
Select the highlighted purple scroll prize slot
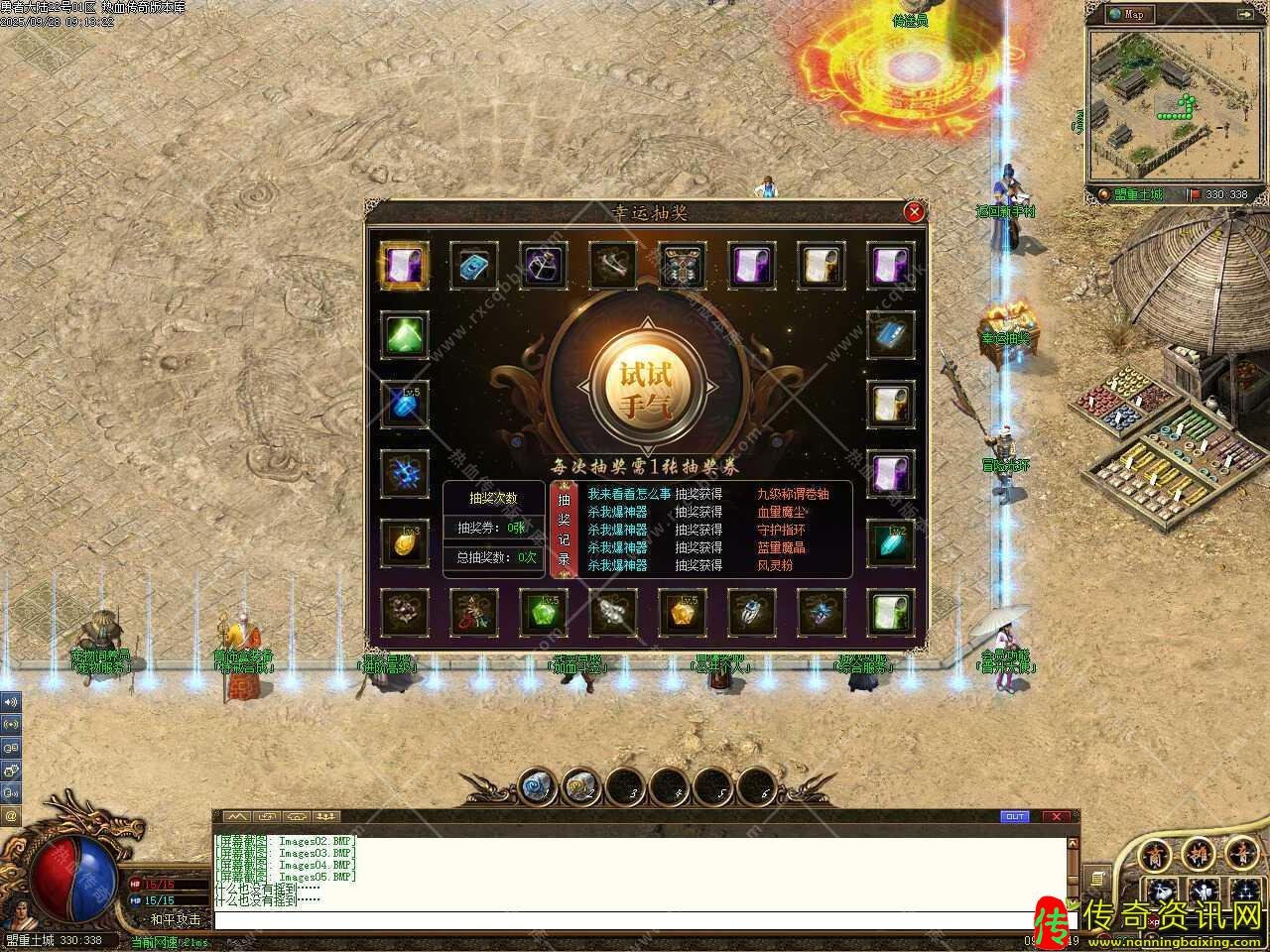click(405, 266)
